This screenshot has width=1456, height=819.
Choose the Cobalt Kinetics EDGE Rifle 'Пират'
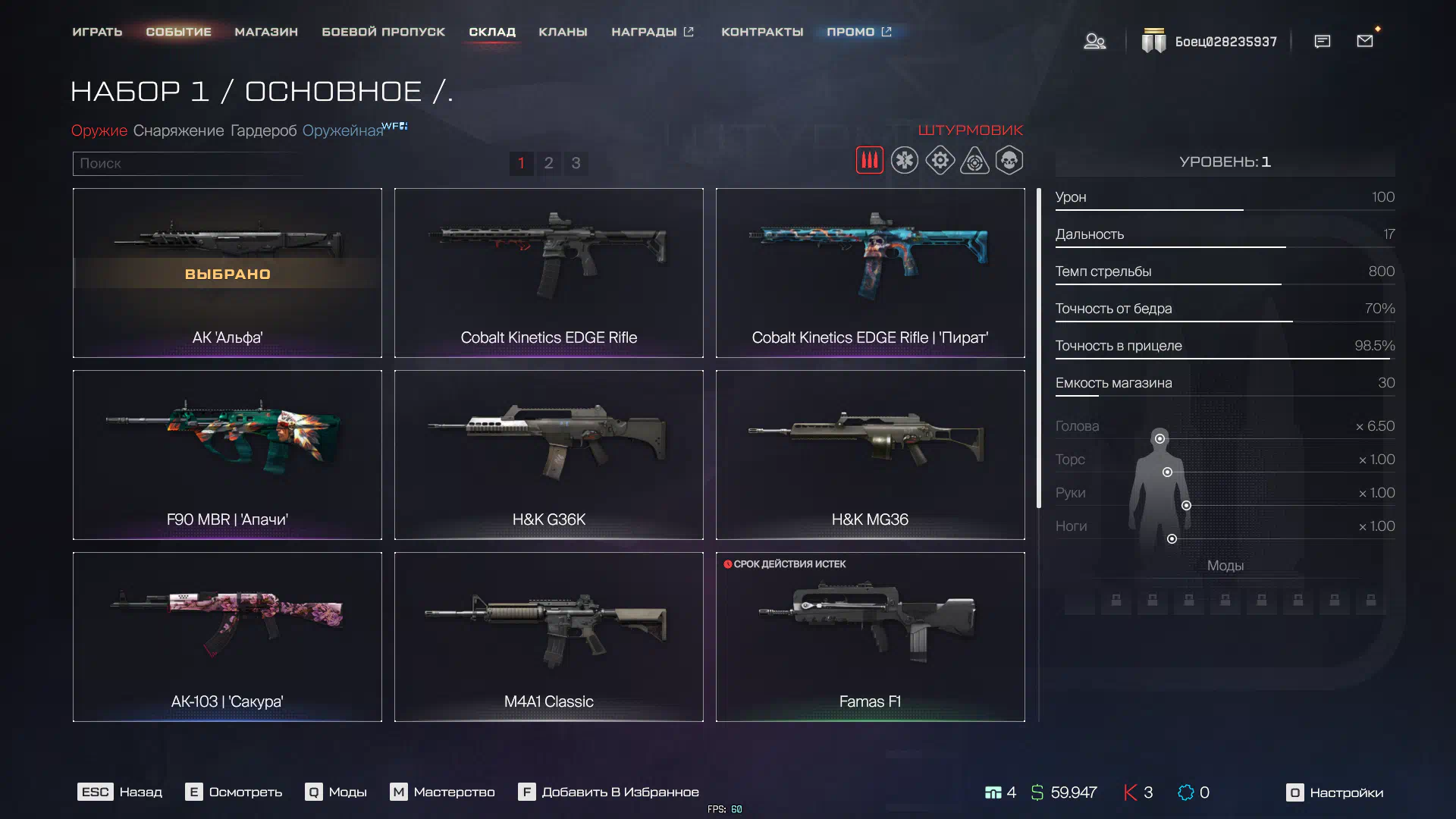(870, 272)
